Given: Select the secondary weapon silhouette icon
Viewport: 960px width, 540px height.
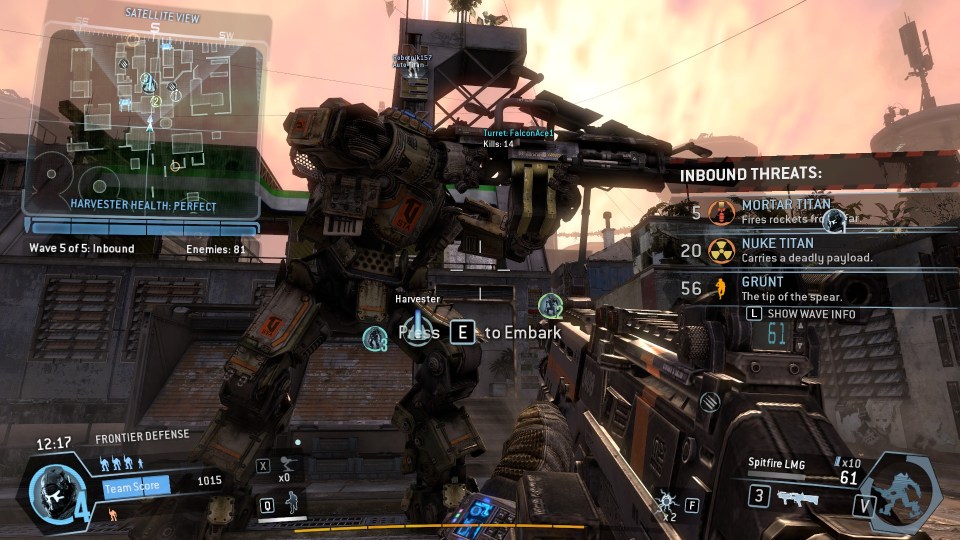Looking at the screenshot, I should pos(798,497).
